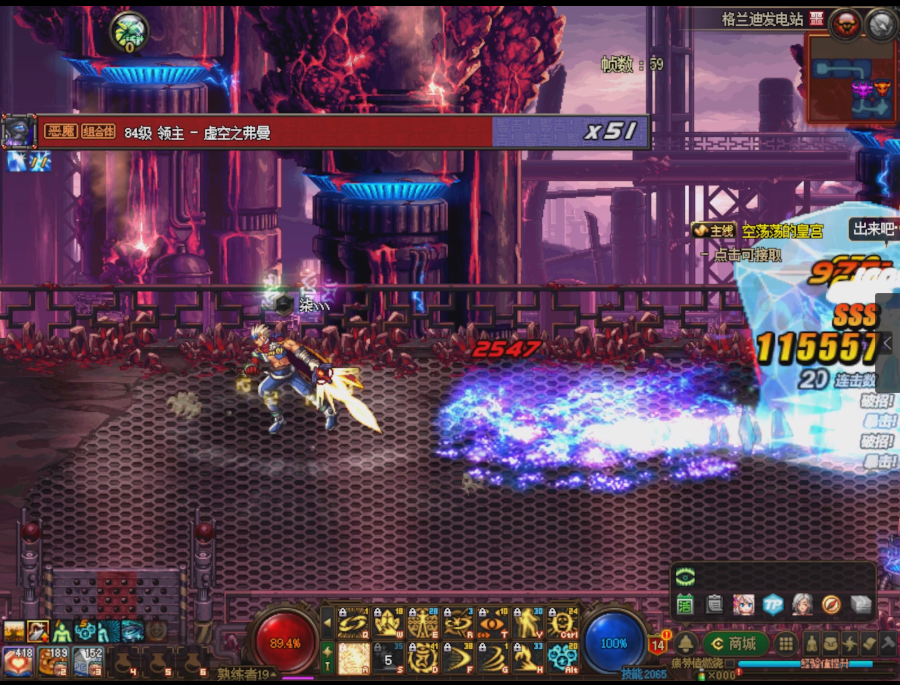The width and height of the screenshot is (900, 685).
Task: Use the consumable with count 189
Action: (x=54, y=660)
